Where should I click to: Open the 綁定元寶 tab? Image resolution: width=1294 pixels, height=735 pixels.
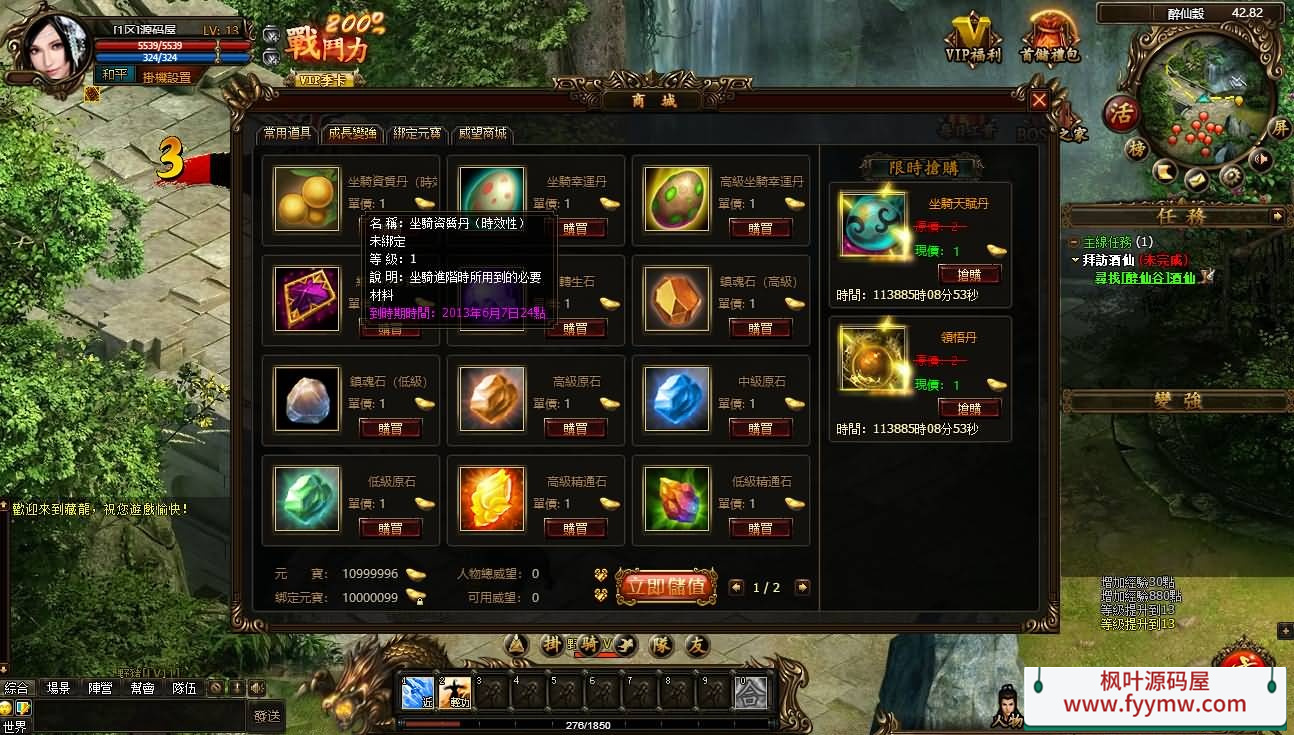tap(417, 133)
